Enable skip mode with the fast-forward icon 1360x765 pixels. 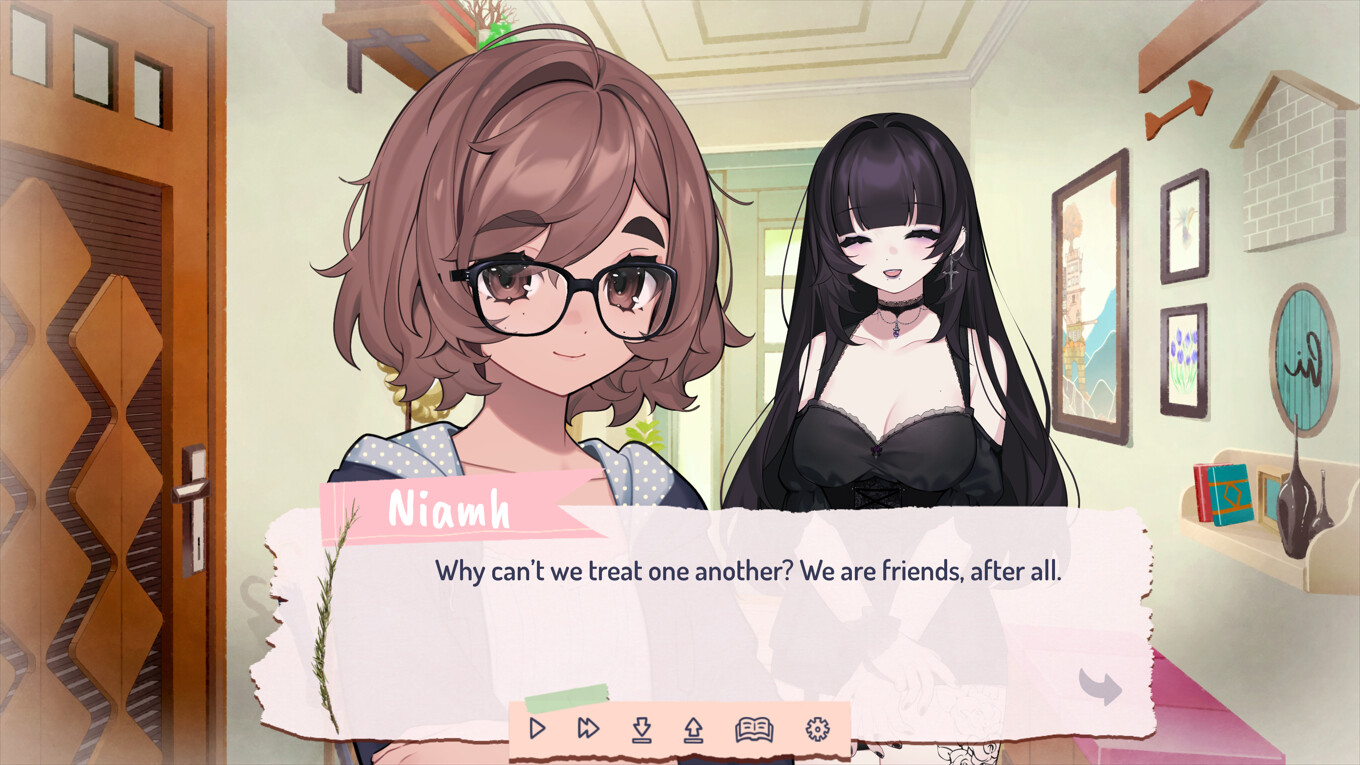(x=586, y=730)
